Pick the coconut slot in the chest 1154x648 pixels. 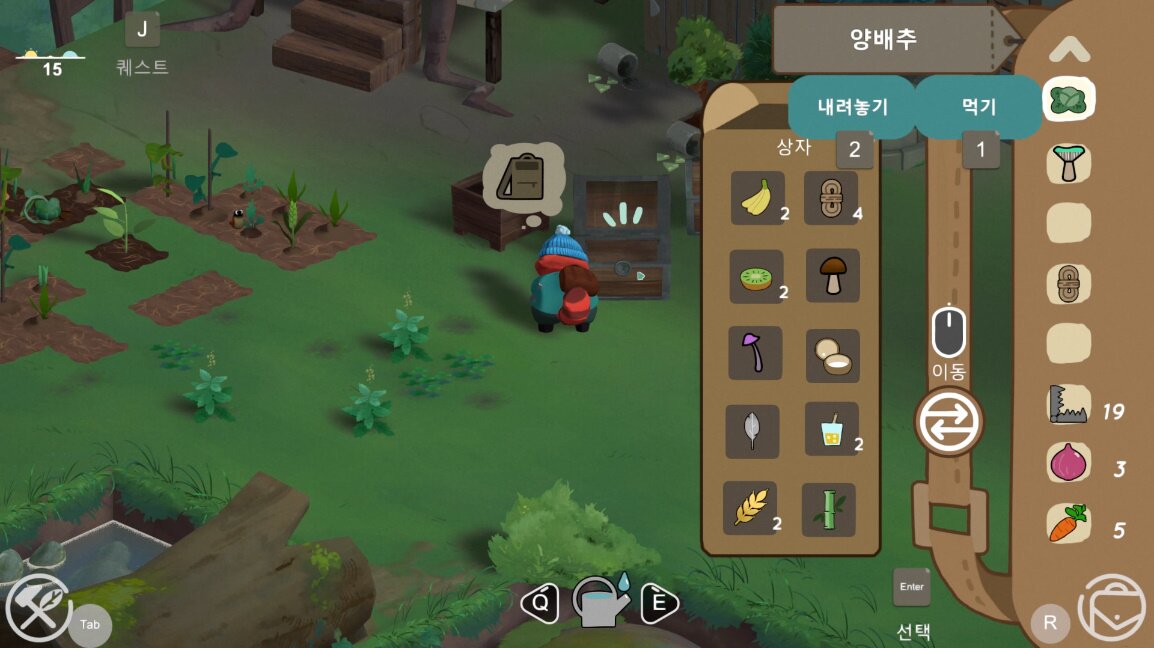[832, 355]
